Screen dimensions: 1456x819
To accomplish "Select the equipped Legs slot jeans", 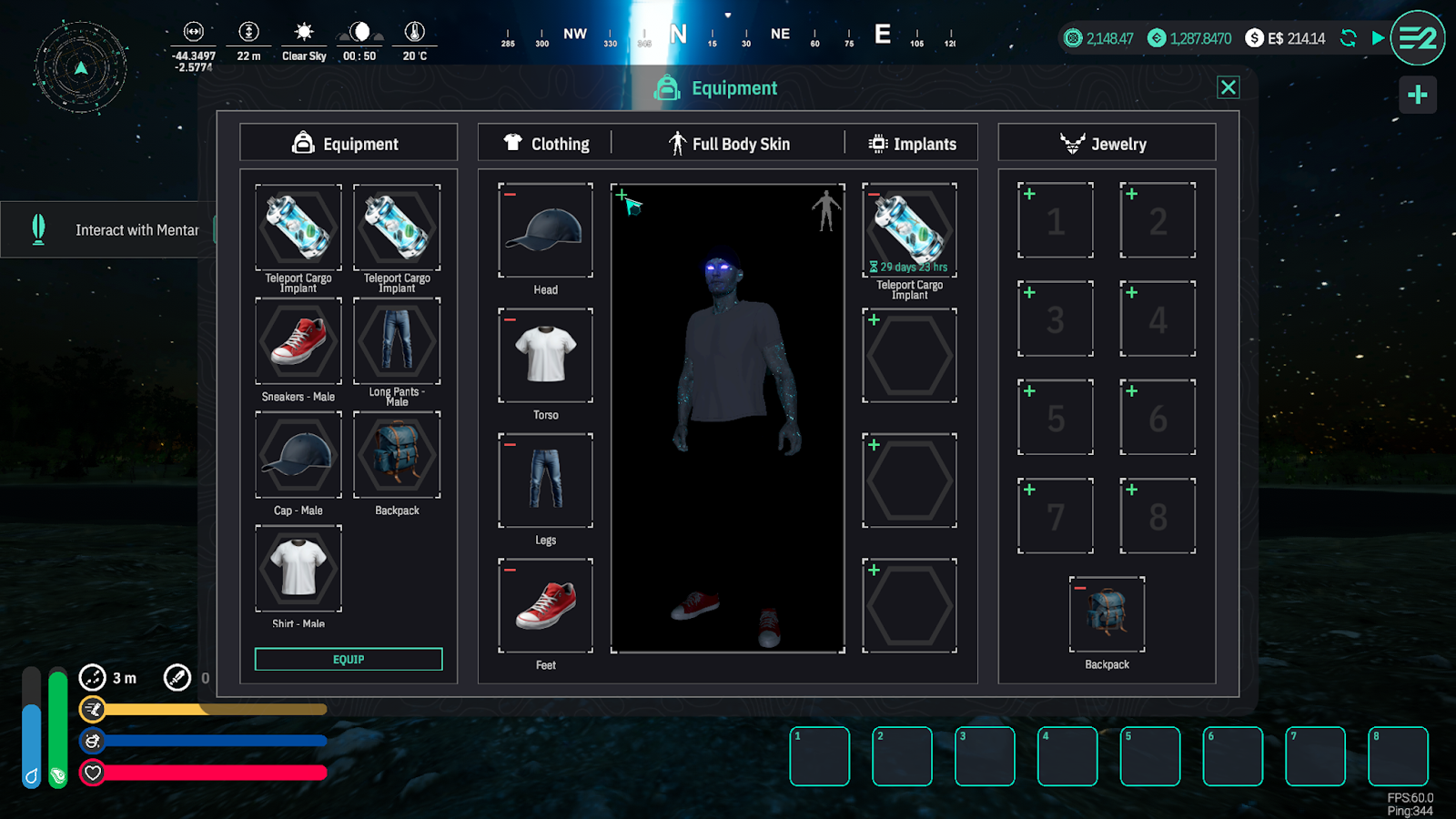I will (545, 480).
